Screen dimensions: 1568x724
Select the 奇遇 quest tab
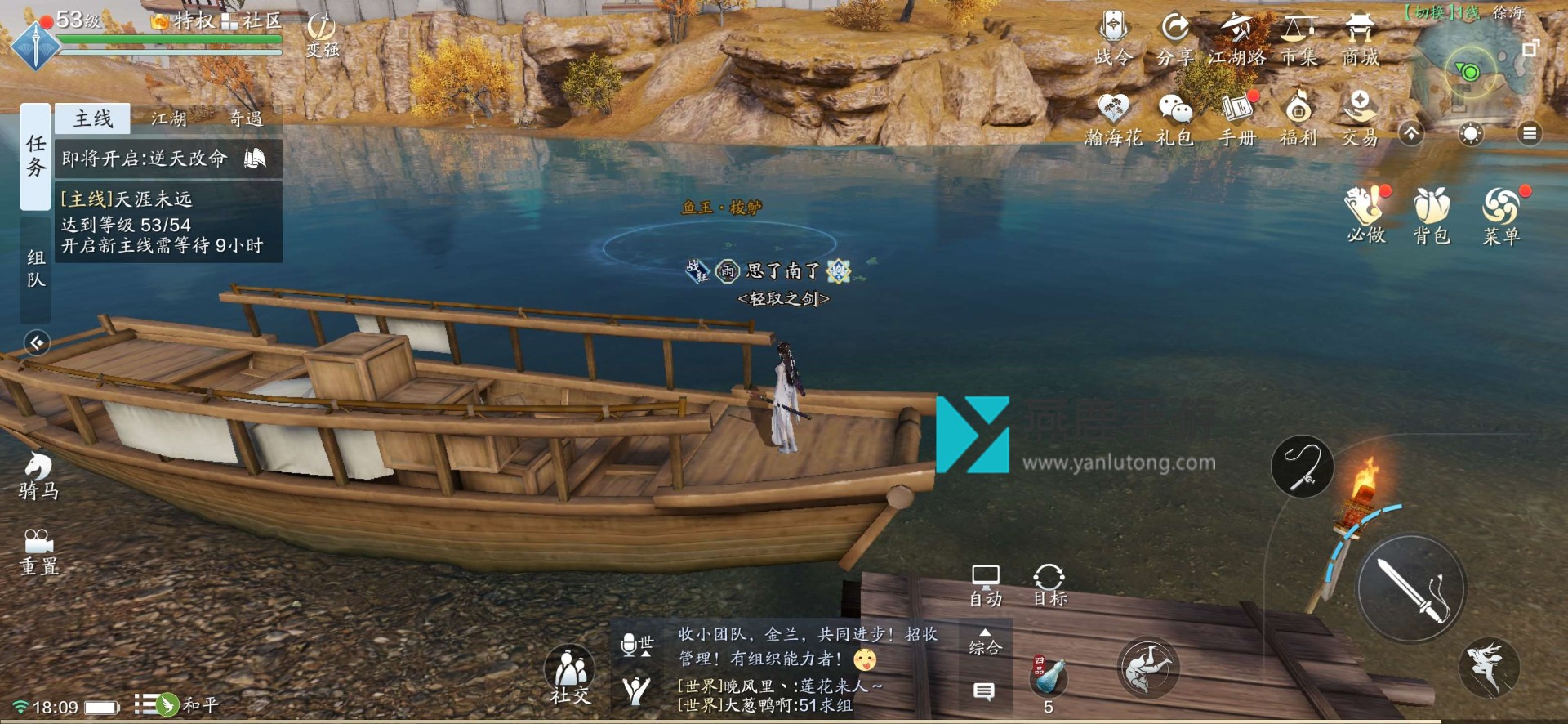(x=245, y=119)
